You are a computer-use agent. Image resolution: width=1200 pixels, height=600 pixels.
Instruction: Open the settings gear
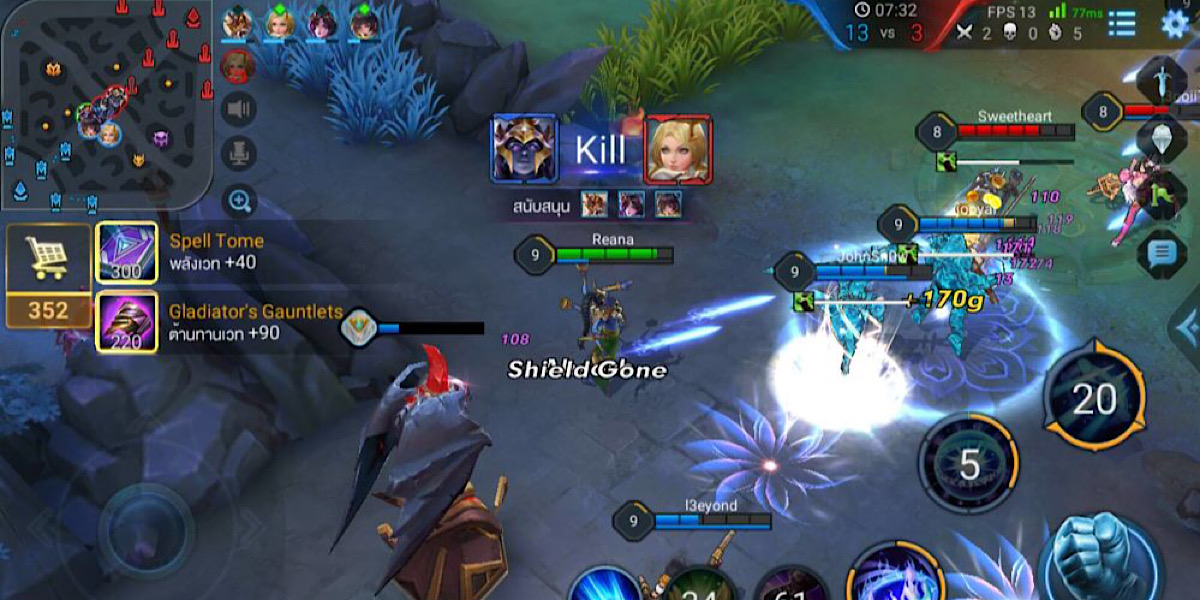point(1175,24)
